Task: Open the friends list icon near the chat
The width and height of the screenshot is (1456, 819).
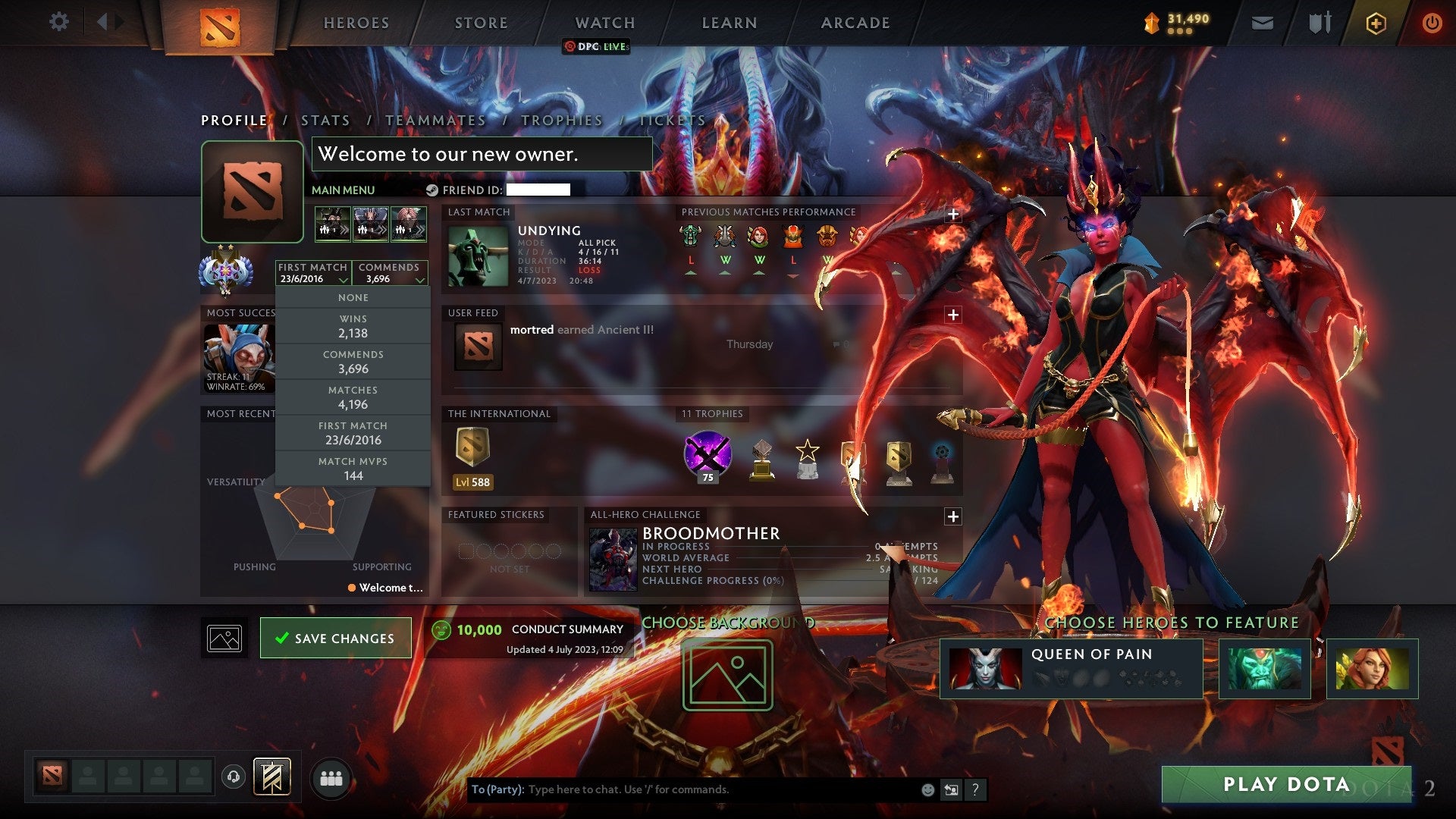Action: pyautogui.click(x=331, y=777)
